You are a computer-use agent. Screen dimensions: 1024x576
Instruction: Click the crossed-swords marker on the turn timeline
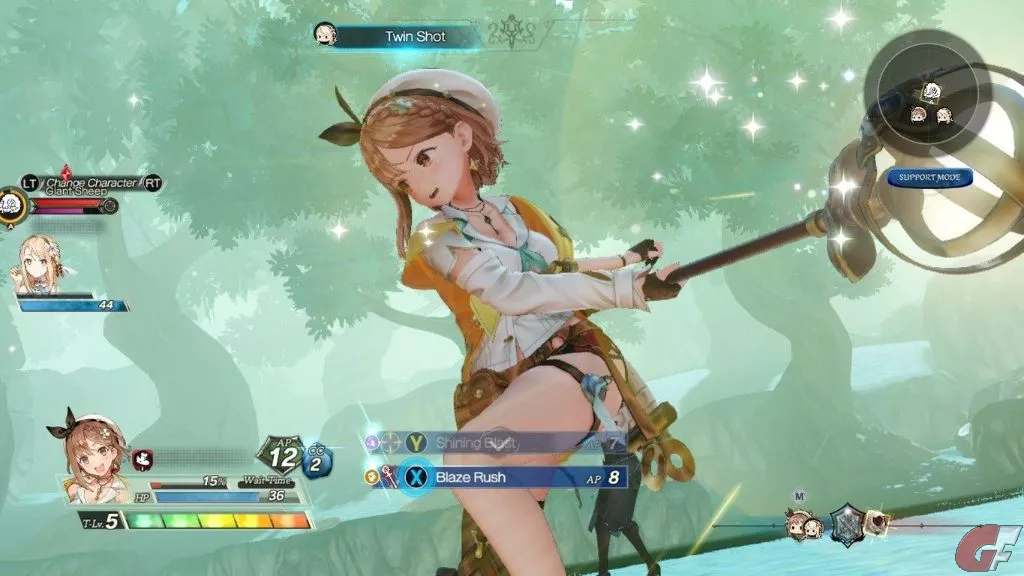pos(848,523)
